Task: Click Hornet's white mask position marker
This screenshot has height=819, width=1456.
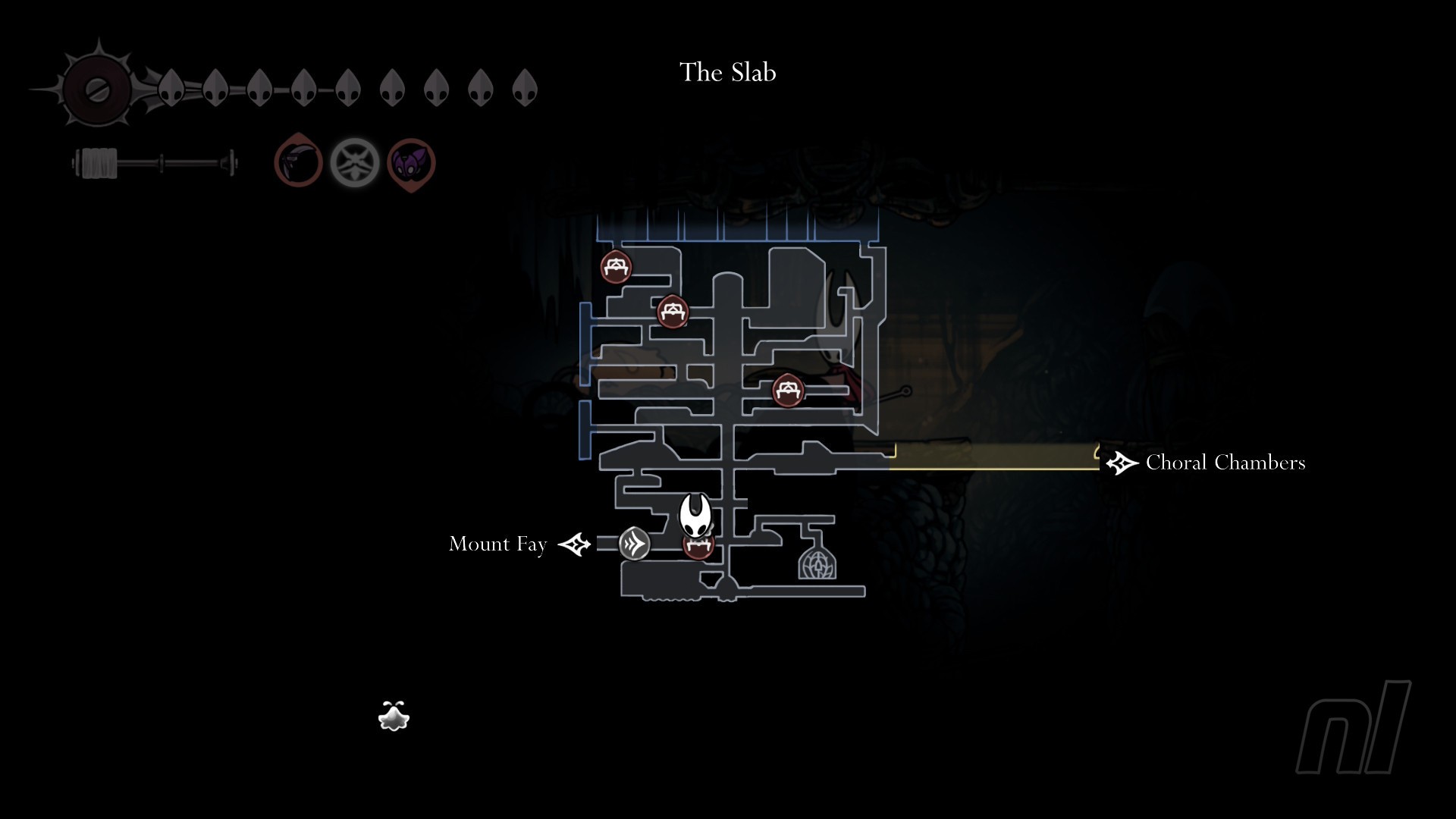Action: [x=695, y=516]
